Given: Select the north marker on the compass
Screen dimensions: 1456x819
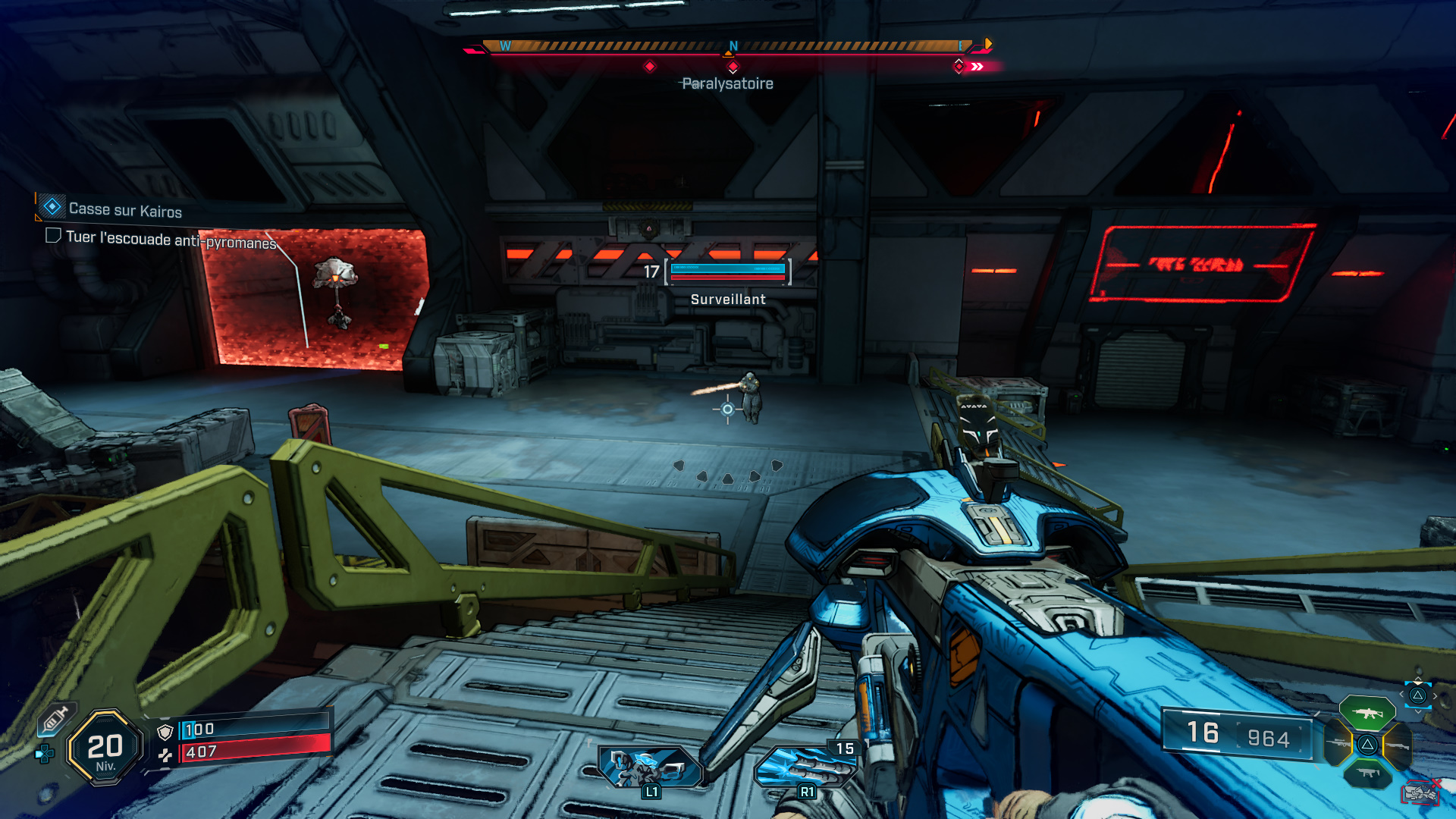Looking at the screenshot, I should tap(733, 46).
